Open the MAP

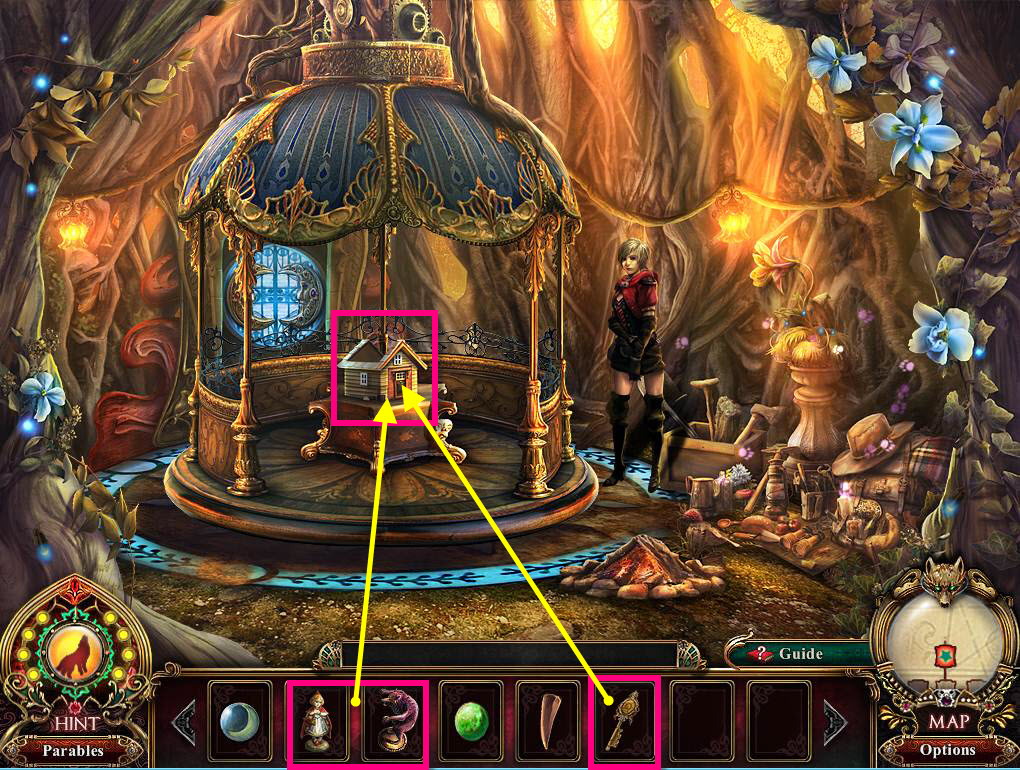(x=946, y=720)
